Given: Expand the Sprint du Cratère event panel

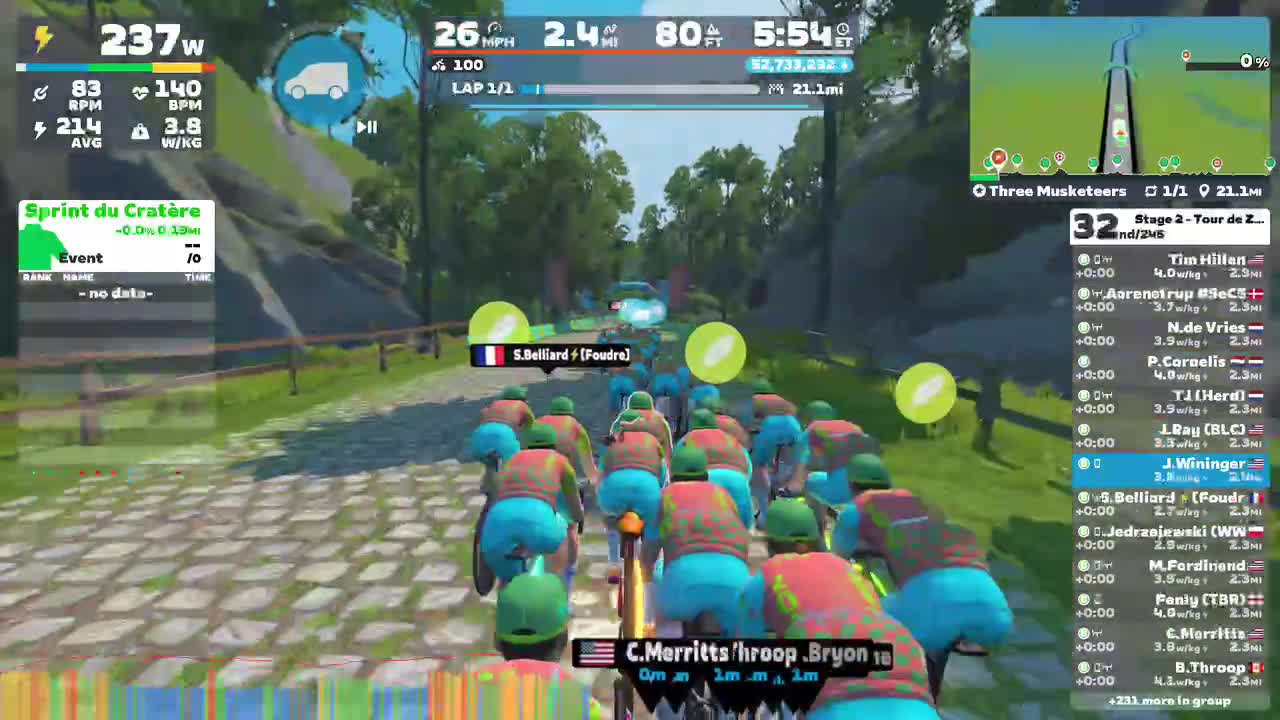Looking at the screenshot, I should coord(113,211).
